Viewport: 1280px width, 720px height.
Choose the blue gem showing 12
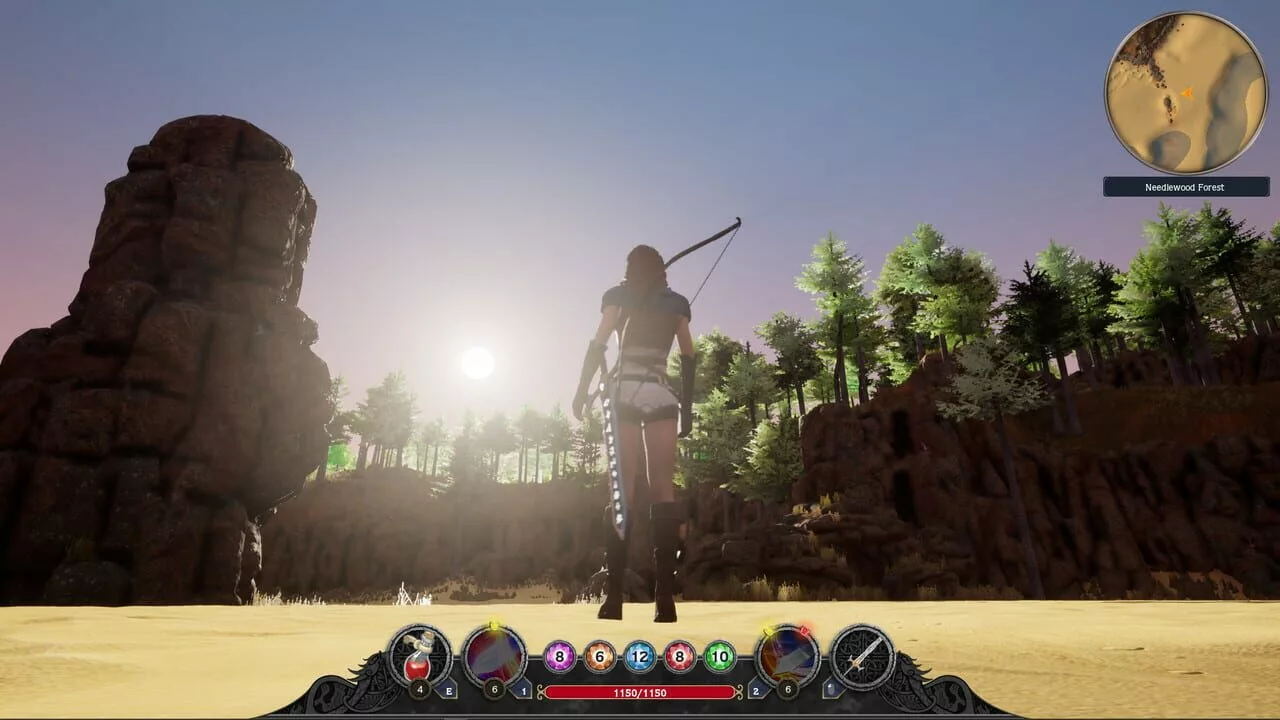point(640,657)
